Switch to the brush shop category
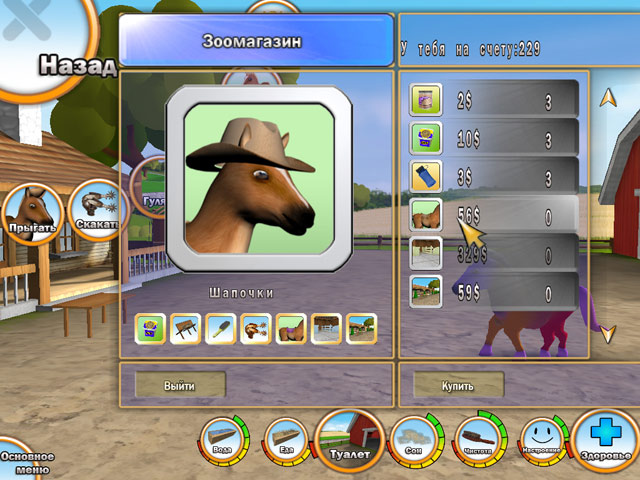 220,328
